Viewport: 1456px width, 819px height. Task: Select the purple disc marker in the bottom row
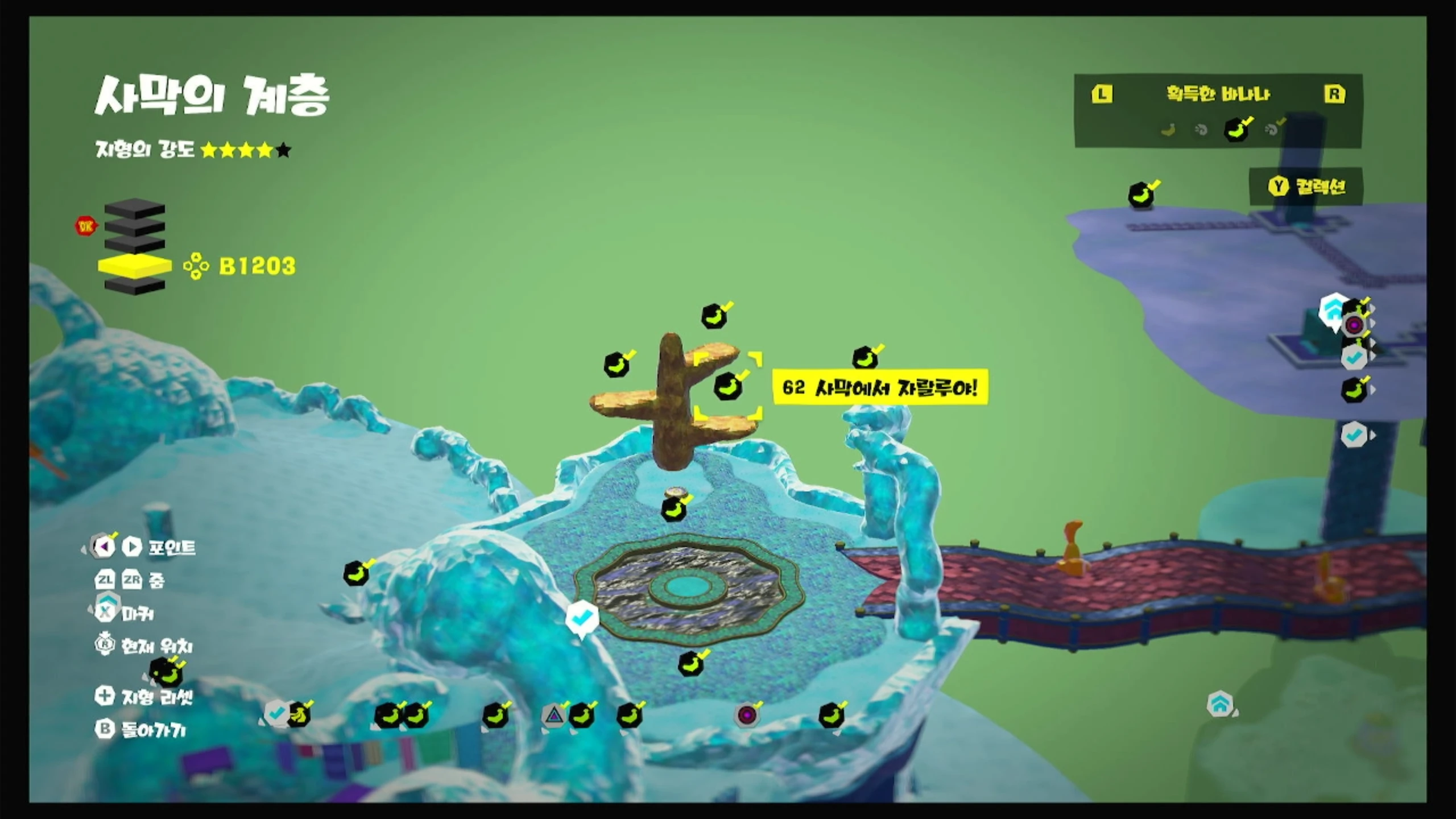coord(747,715)
